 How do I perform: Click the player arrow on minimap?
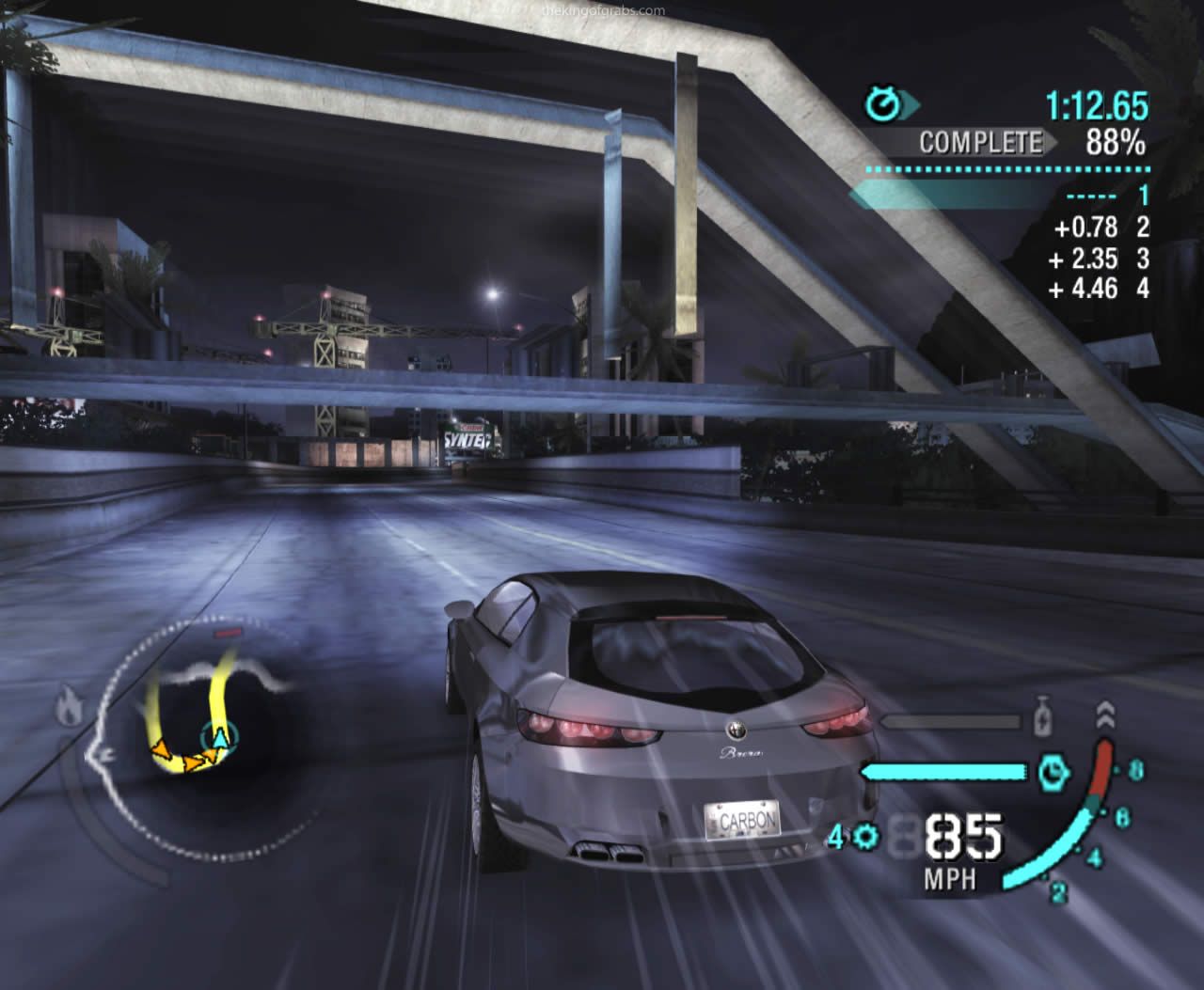(219, 737)
